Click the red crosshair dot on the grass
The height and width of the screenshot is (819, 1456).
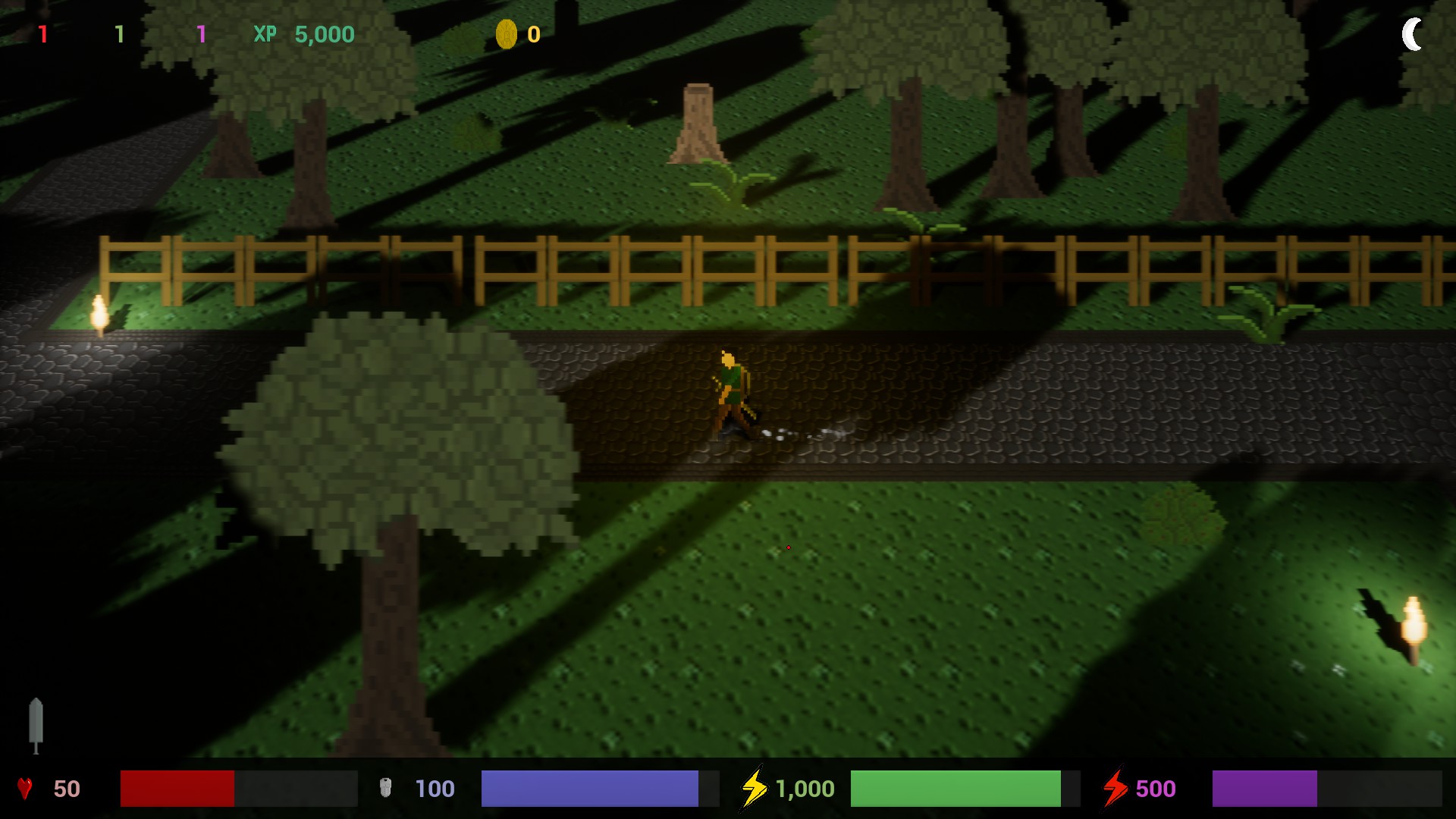click(x=789, y=547)
